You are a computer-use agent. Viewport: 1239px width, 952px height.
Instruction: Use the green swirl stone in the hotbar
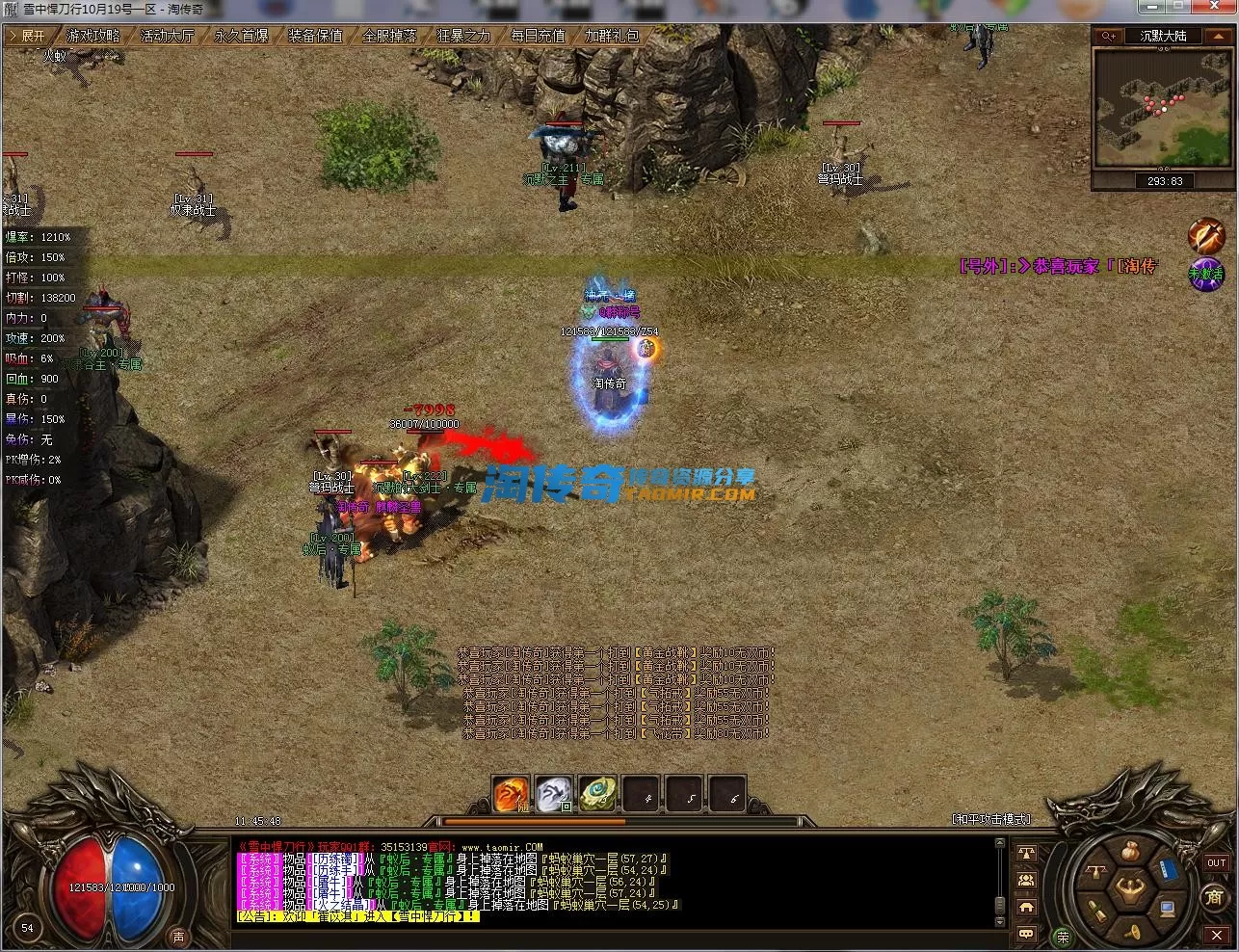[x=597, y=794]
